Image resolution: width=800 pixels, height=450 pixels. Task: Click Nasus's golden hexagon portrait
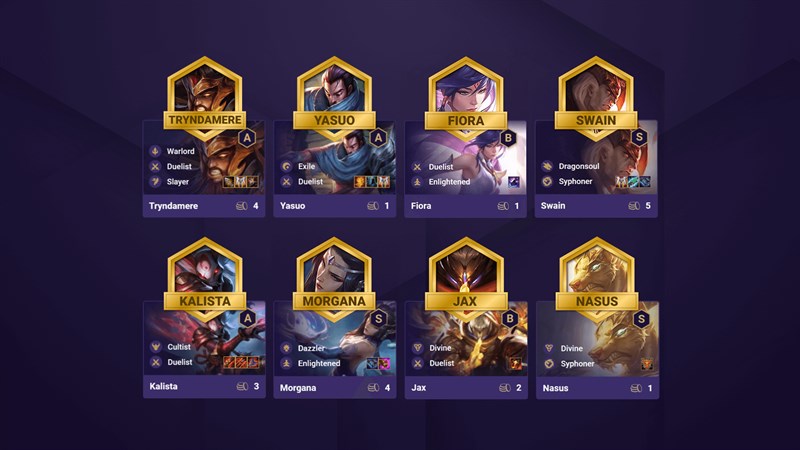596,268
